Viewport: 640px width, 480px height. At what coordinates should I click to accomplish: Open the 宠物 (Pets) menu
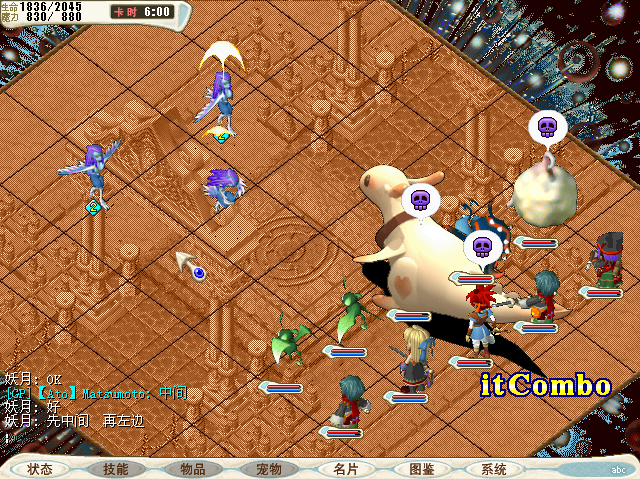269,469
